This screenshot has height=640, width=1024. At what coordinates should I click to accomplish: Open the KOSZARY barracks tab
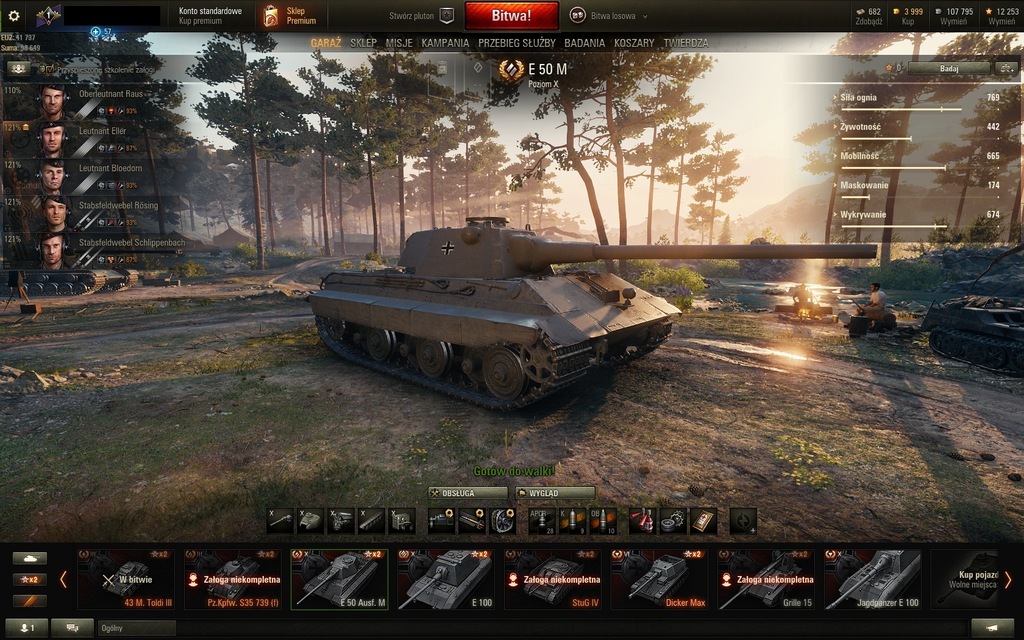pyautogui.click(x=634, y=44)
